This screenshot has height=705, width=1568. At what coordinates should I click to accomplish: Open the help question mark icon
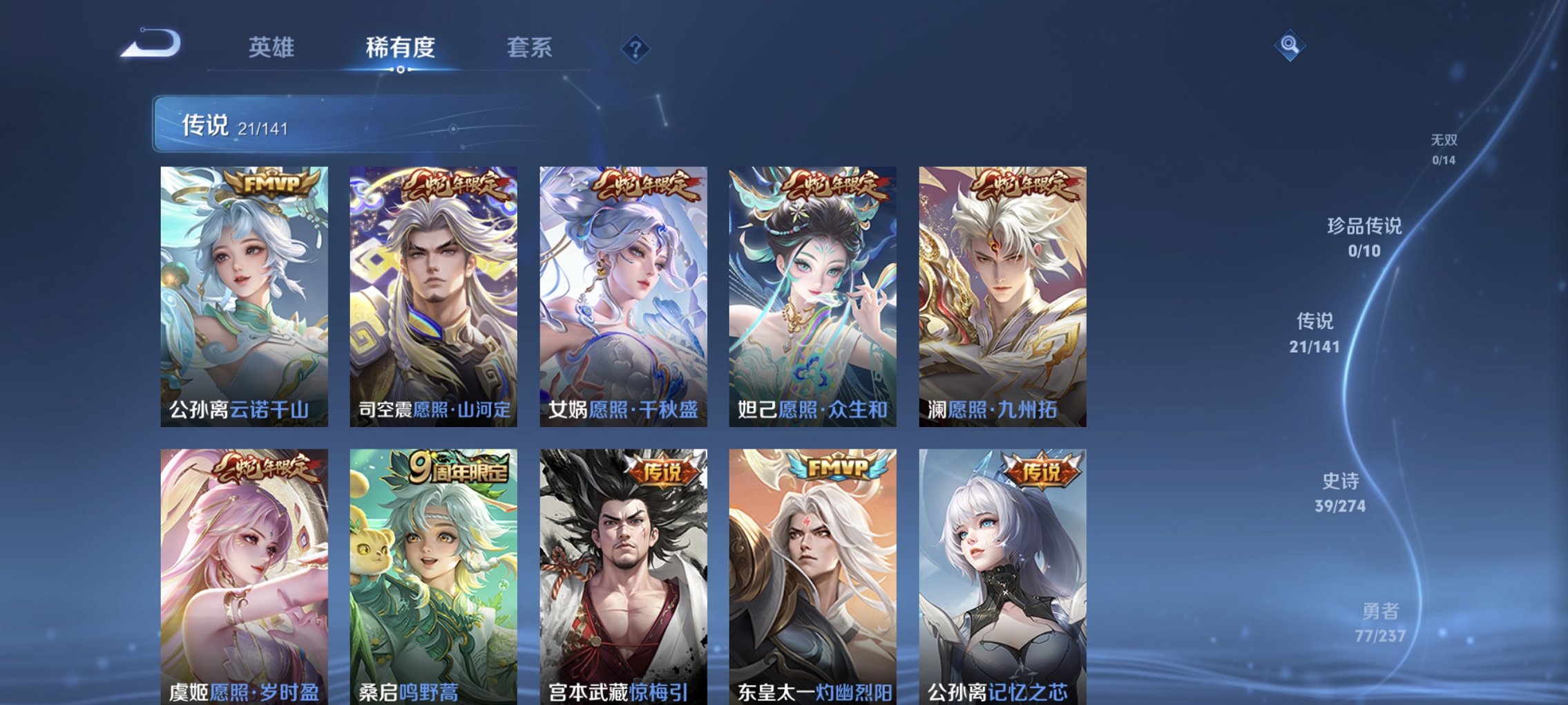point(635,48)
